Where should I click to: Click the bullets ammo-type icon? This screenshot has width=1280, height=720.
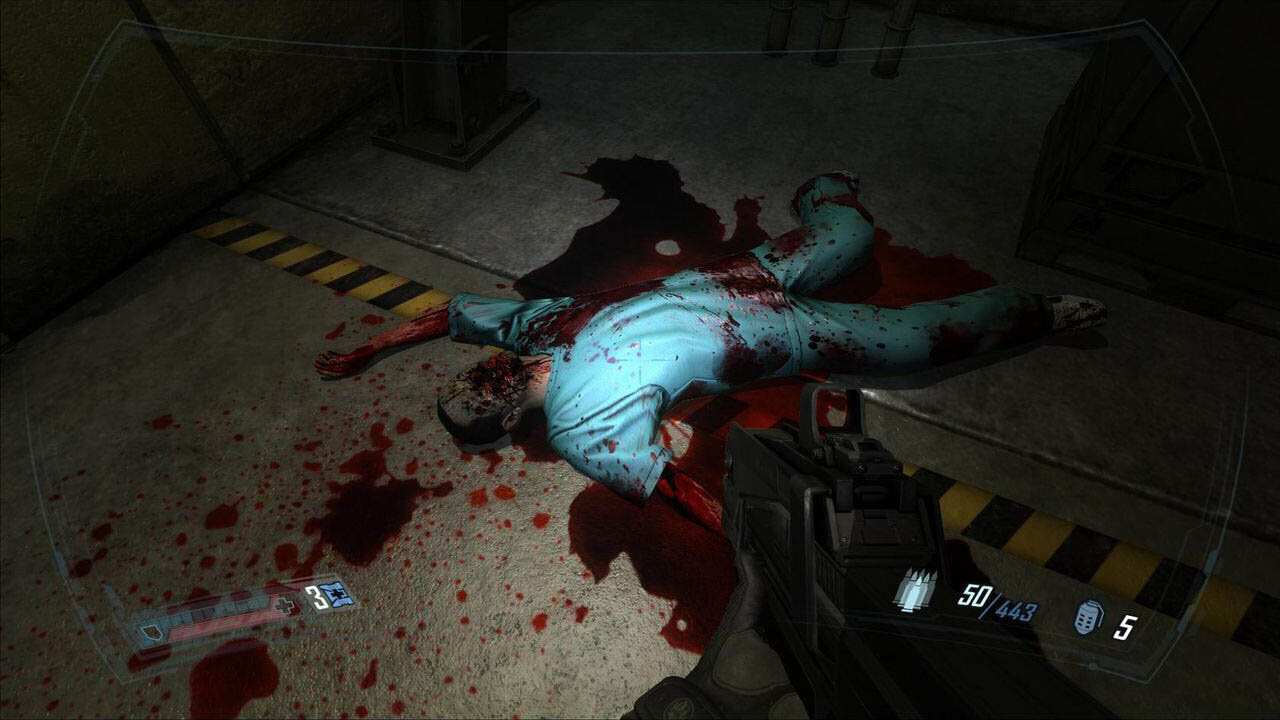(x=914, y=589)
